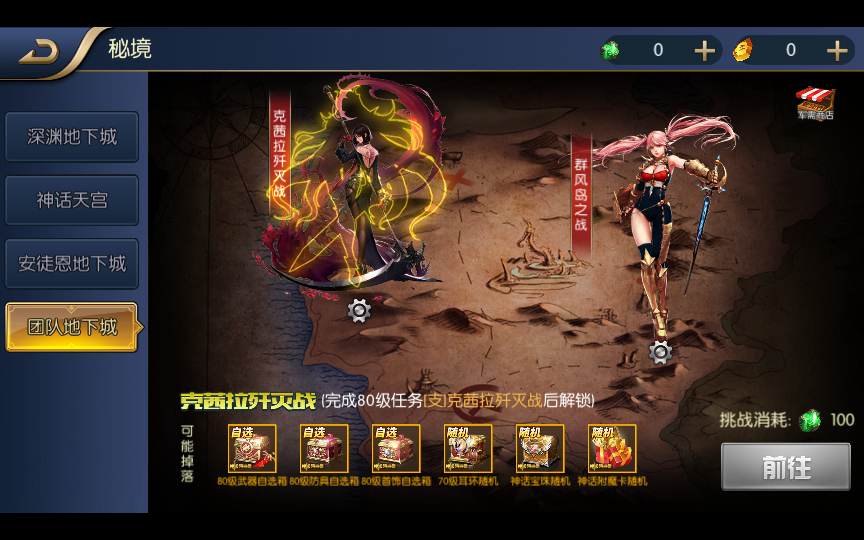Open the 军需商店 shop icon
The width and height of the screenshot is (864, 540).
coord(815,102)
